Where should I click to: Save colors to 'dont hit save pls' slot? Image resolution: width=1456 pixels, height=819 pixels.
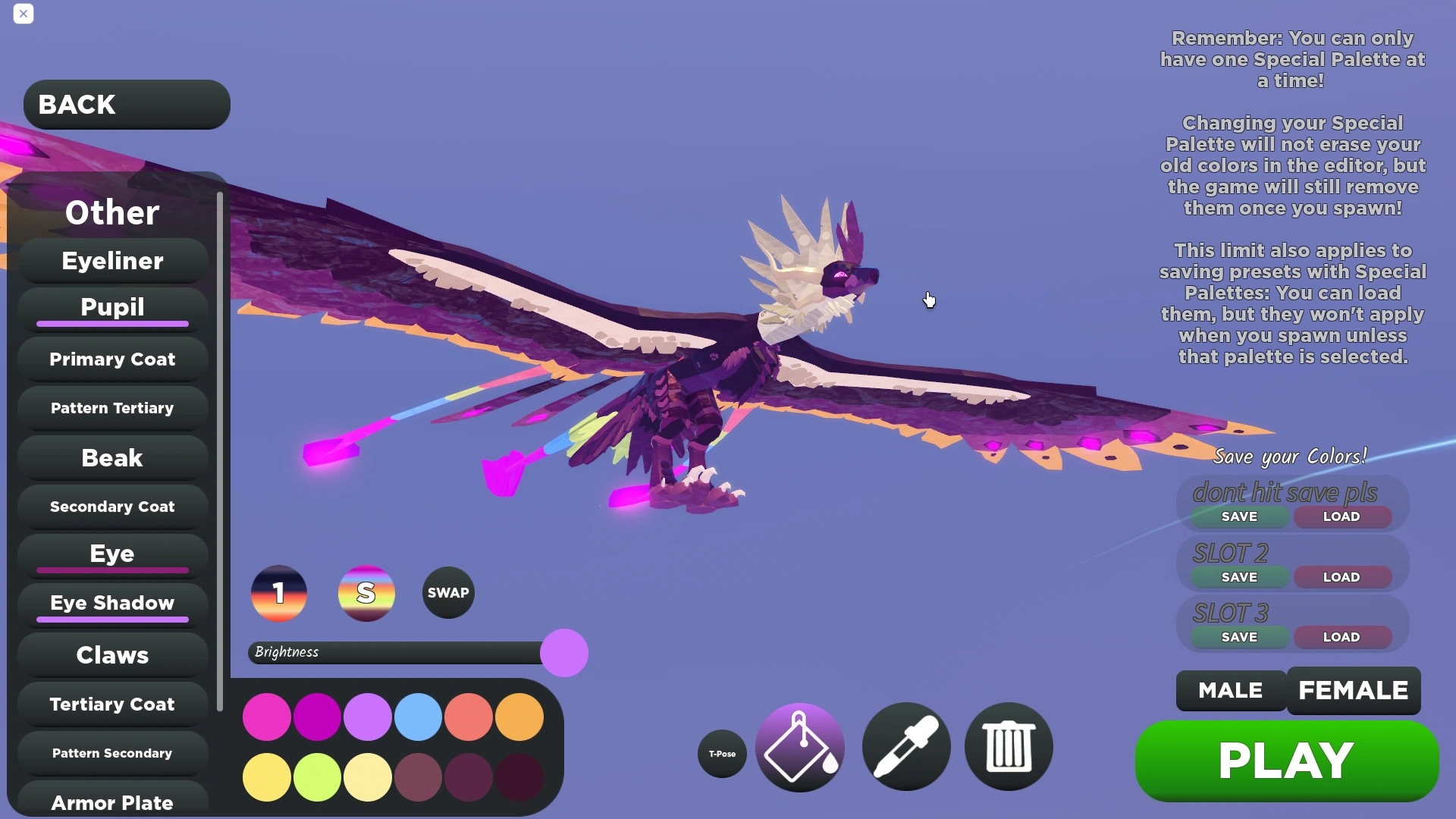tap(1238, 516)
